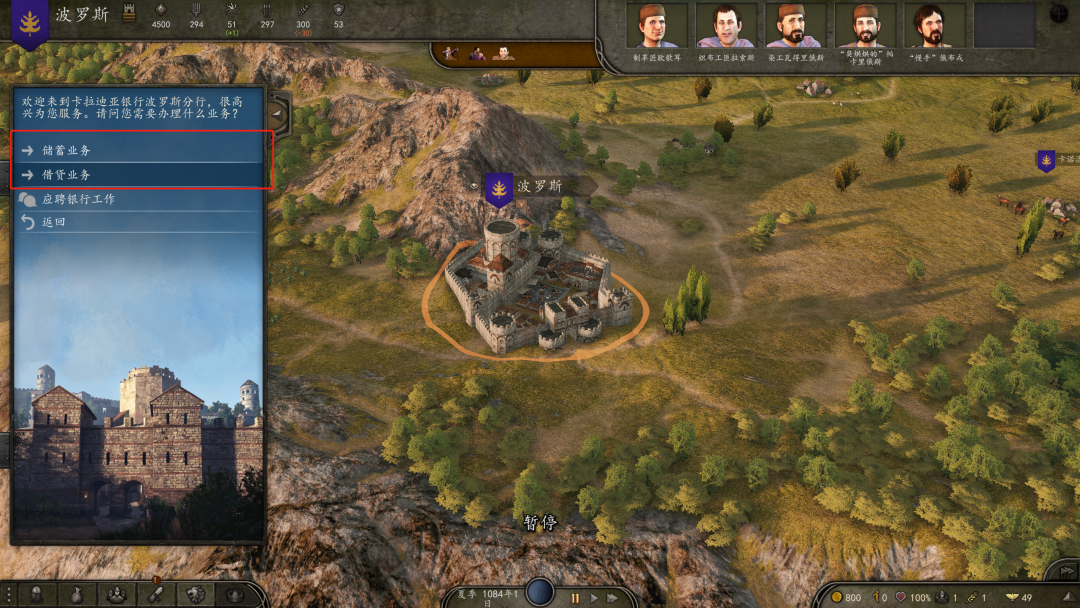Screen dimensions: 1080x608
Task: Open the kingdom lion-head icon
Action: tap(195, 595)
